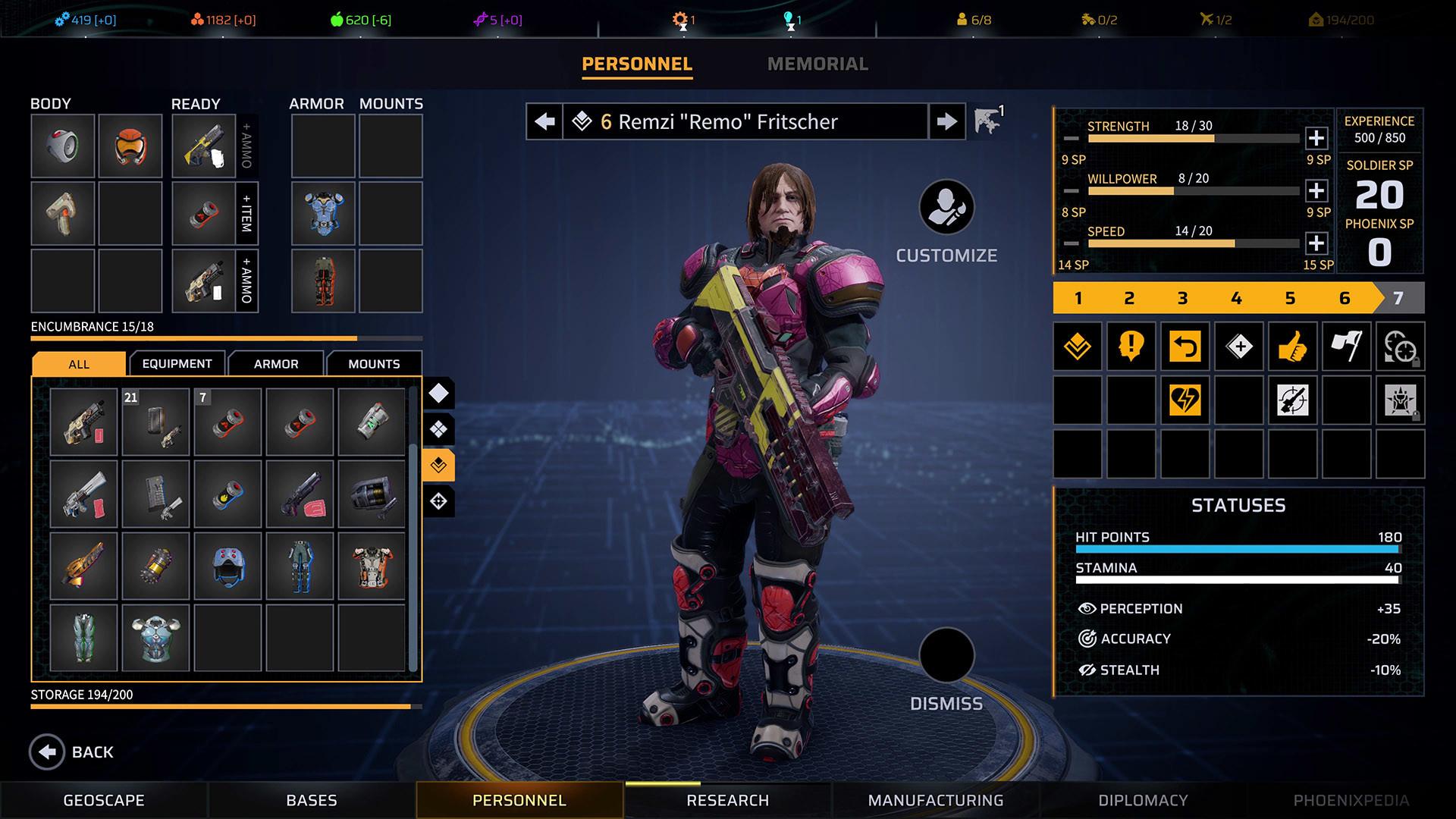Filter storage by Mounts tab
The height and width of the screenshot is (819, 1456).
coord(374,364)
